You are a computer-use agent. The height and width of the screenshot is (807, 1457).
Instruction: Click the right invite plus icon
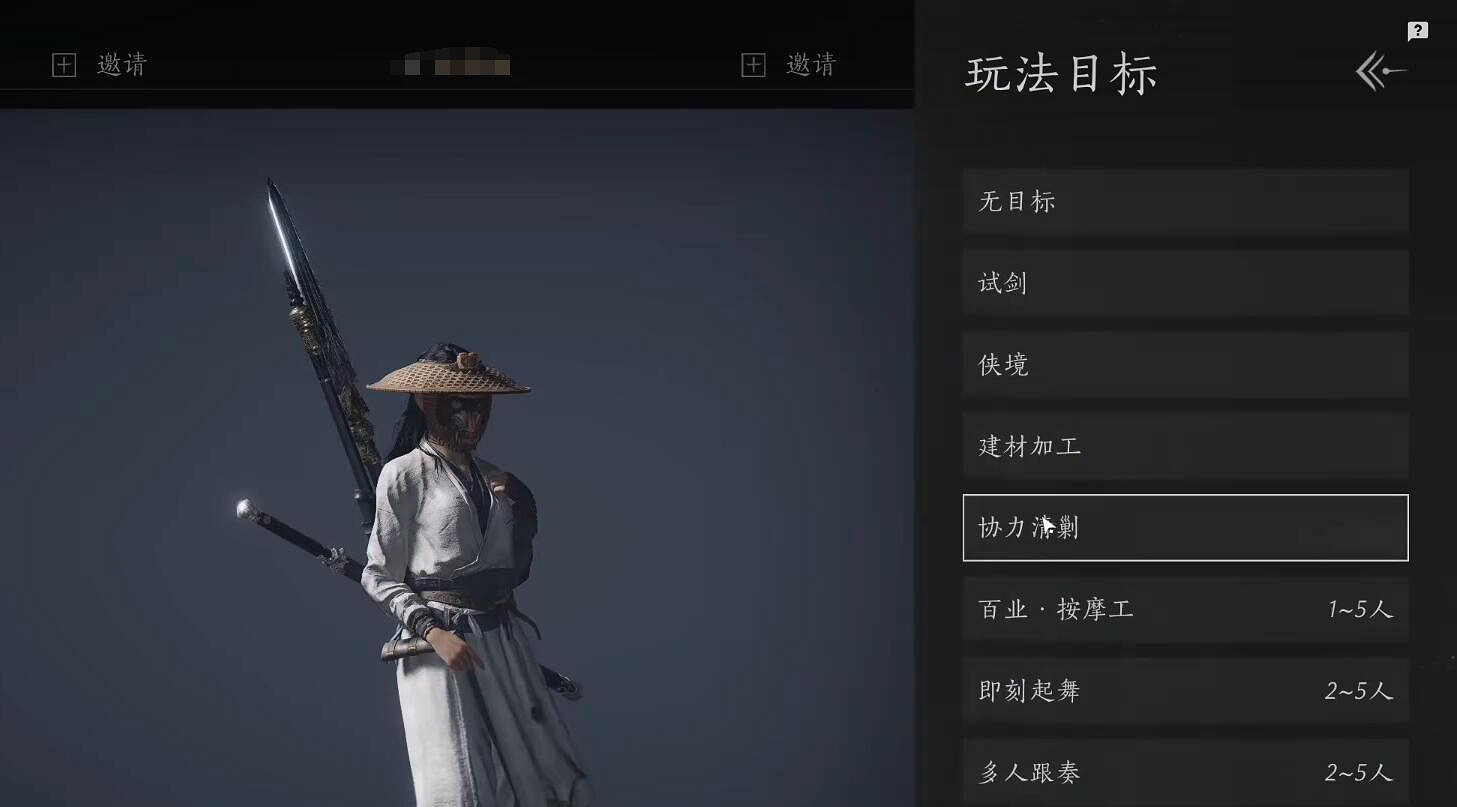(752, 64)
